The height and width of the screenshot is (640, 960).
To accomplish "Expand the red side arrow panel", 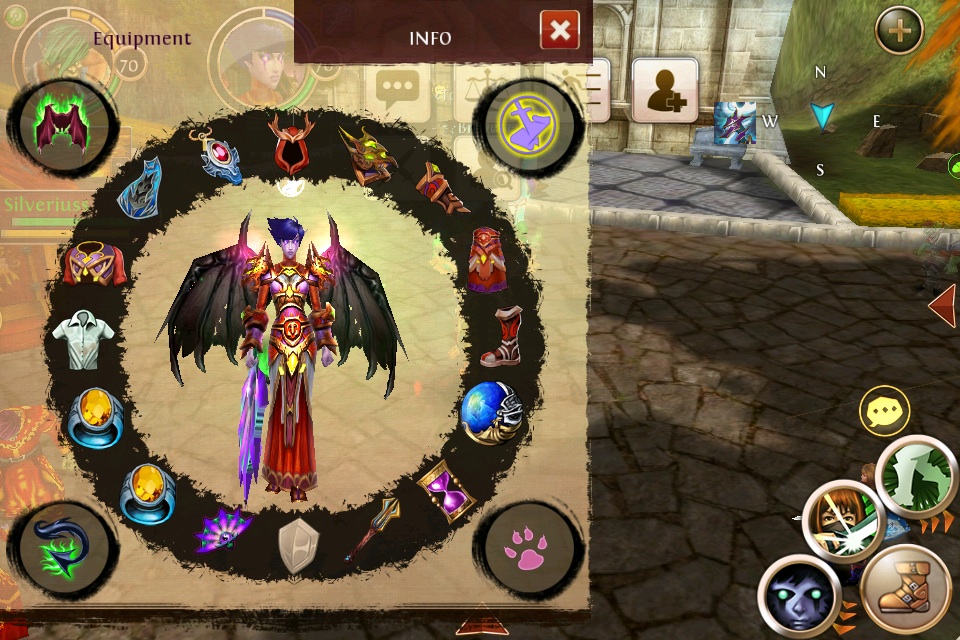I will point(943,306).
